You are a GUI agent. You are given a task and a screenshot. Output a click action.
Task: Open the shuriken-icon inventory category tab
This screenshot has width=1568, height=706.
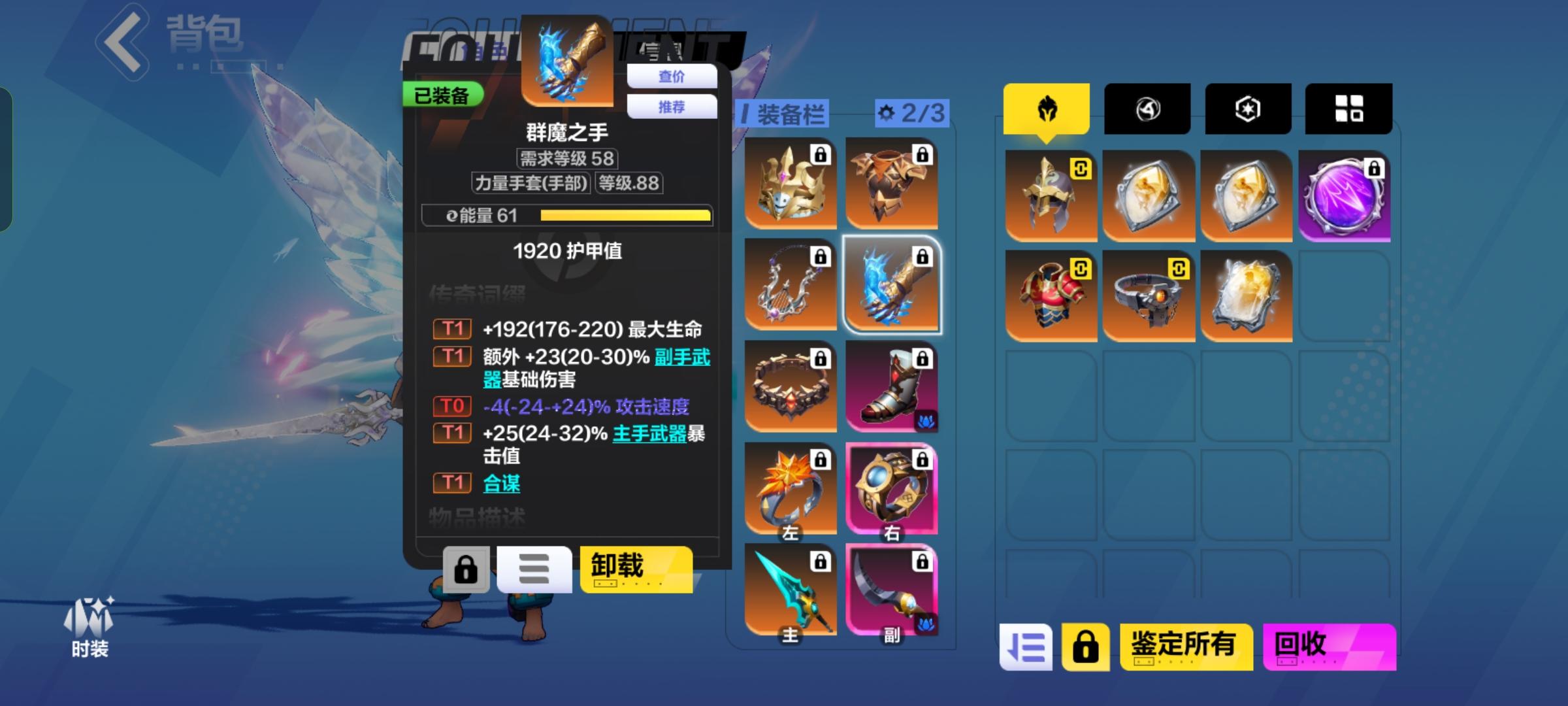(x=1147, y=108)
